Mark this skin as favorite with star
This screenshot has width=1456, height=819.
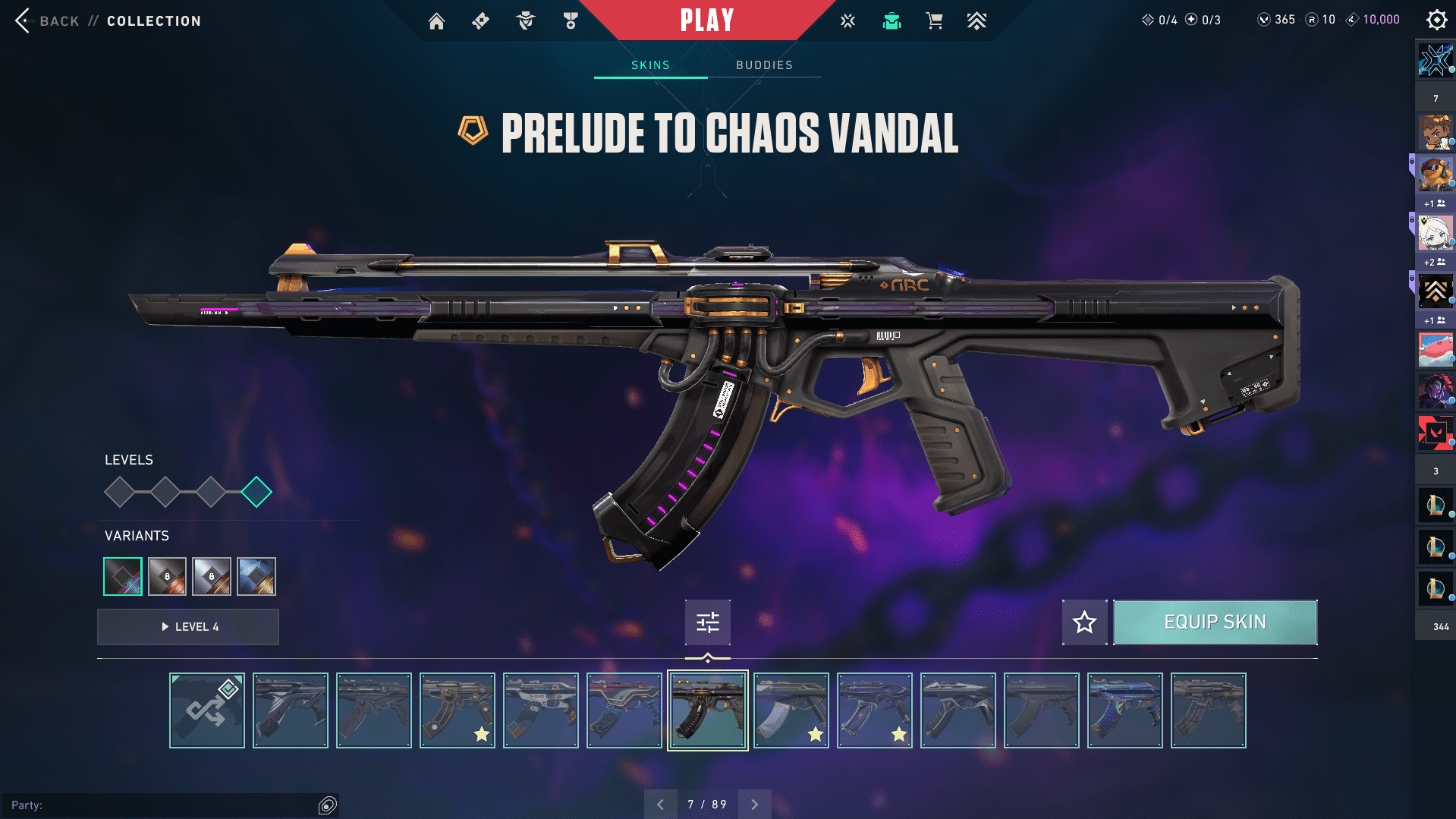click(1084, 622)
